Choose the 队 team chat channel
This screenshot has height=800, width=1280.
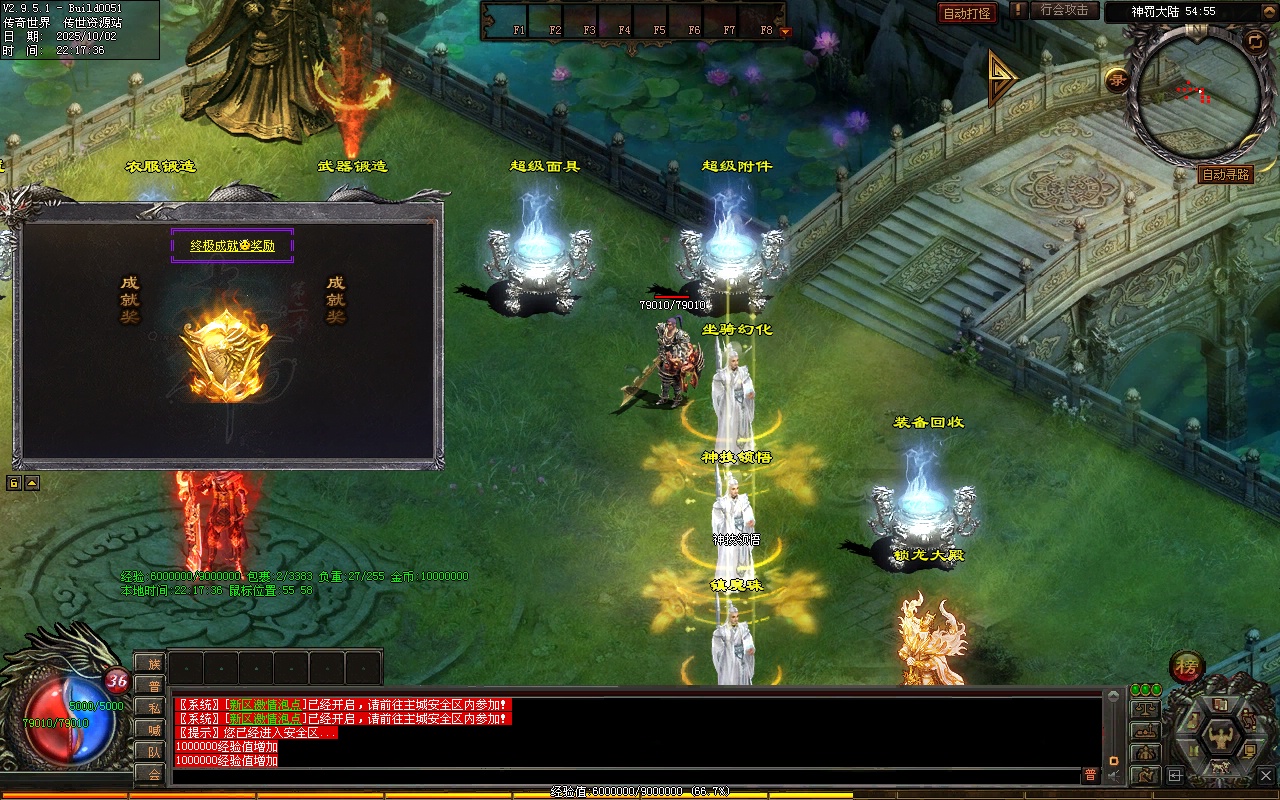click(152, 751)
